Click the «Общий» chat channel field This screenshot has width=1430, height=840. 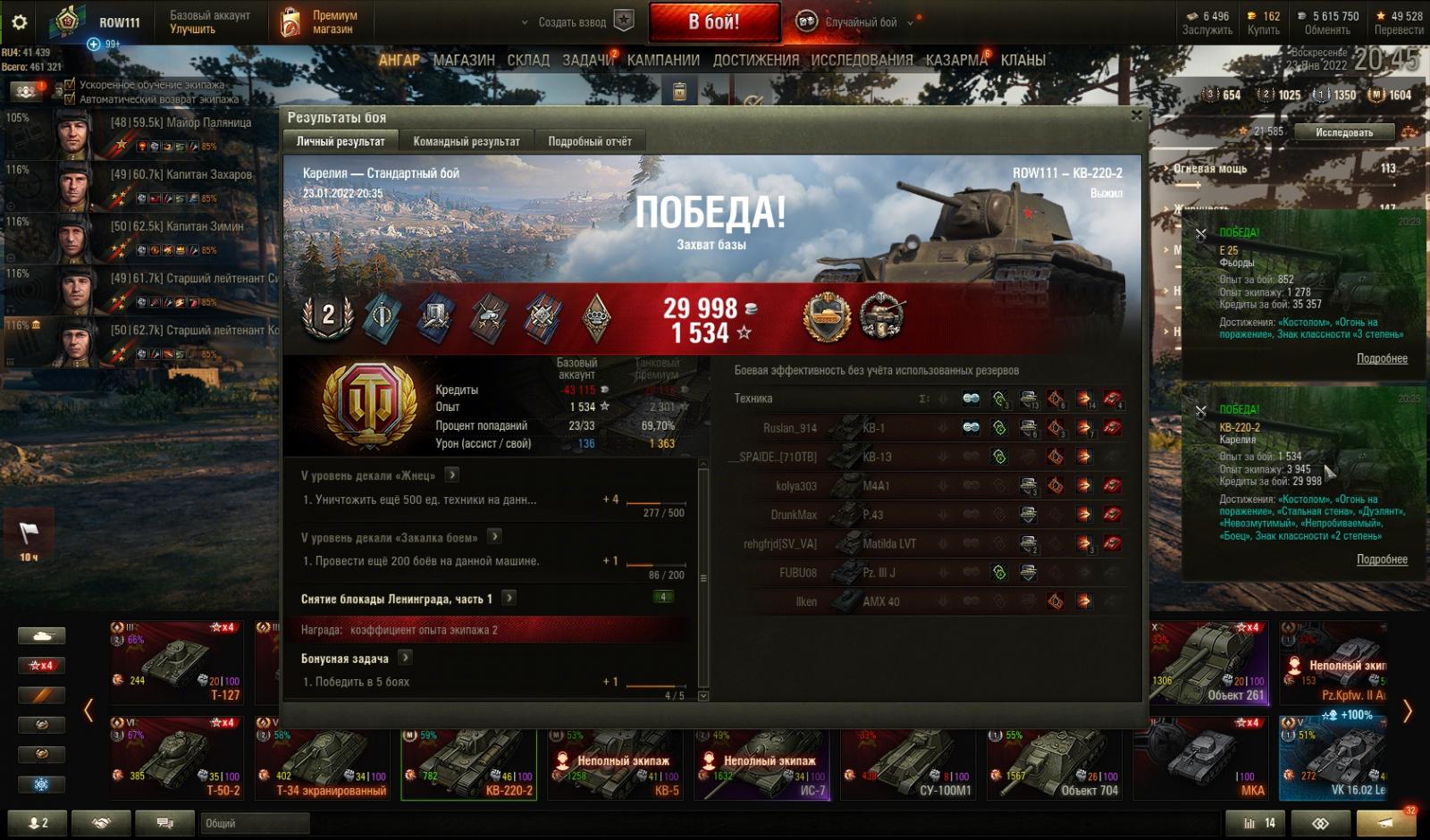tap(255, 823)
